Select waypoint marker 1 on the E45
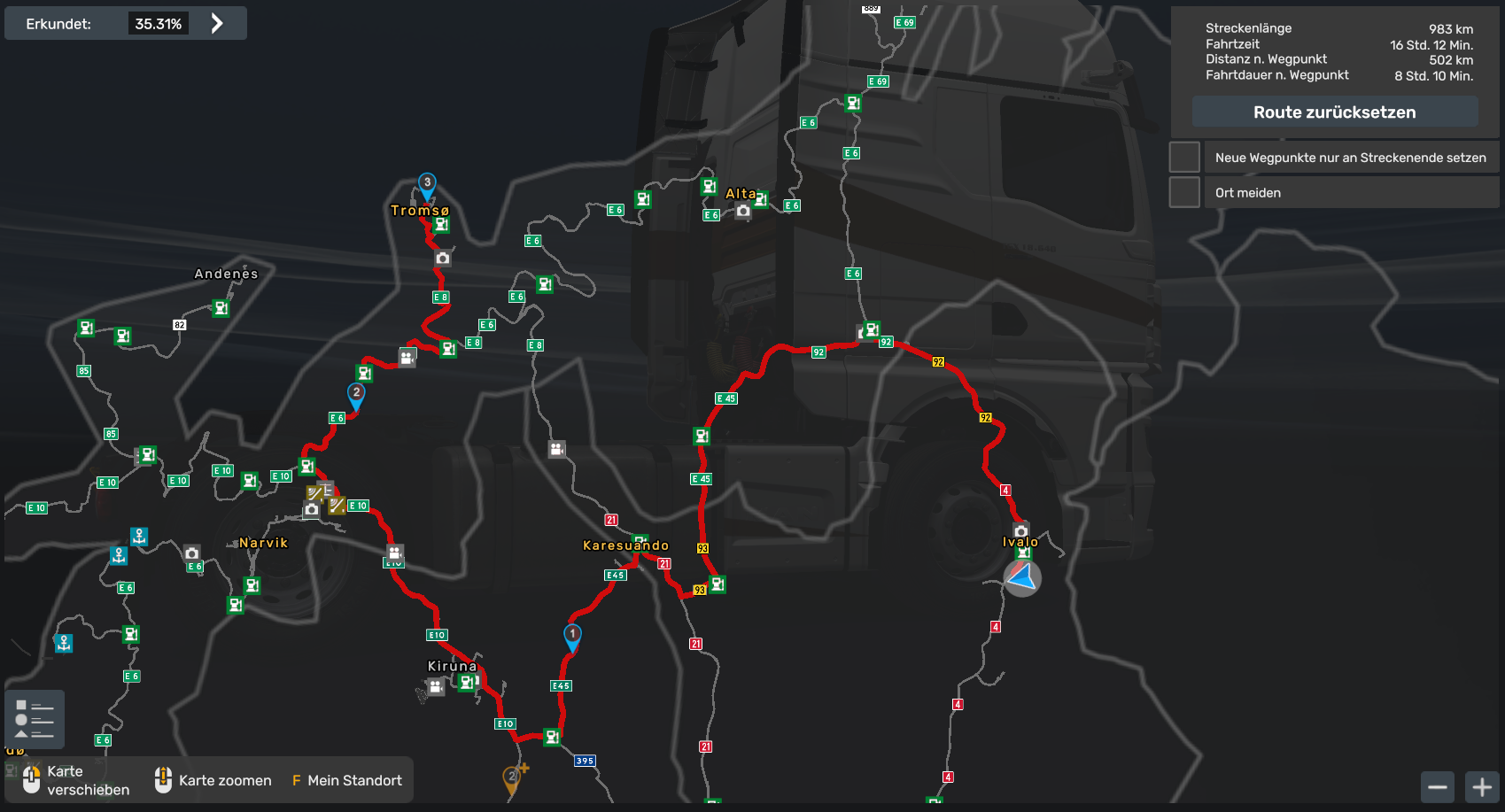This screenshot has width=1505, height=812. pyautogui.click(x=572, y=636)
